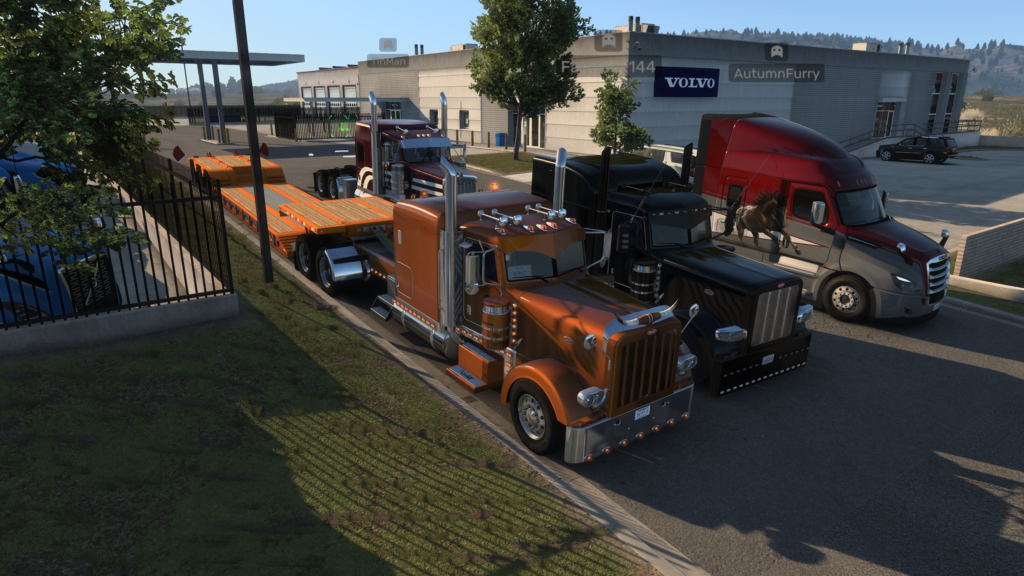The image size is (1024, 576).
Task: Select the AutumnFurry player name tag
Action: click(776, 73)
